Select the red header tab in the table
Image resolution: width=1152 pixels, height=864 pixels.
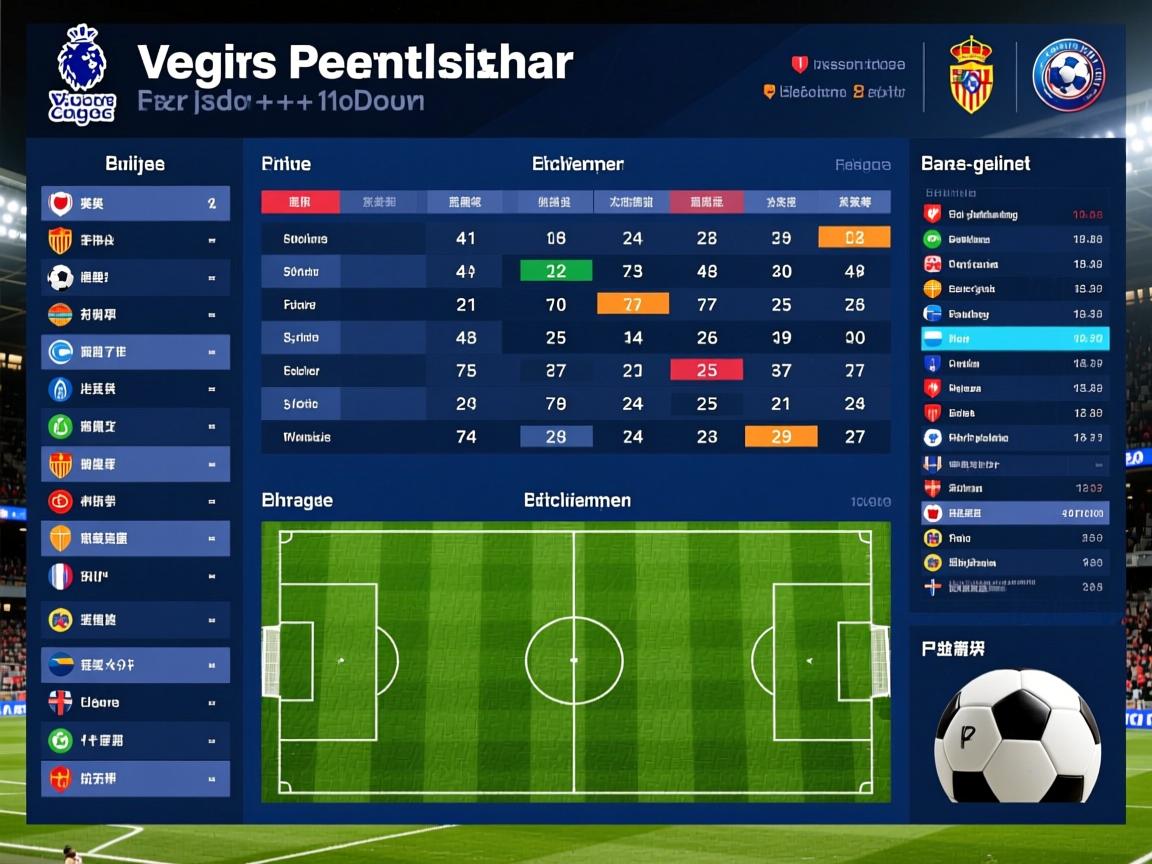tap(300, 202)
